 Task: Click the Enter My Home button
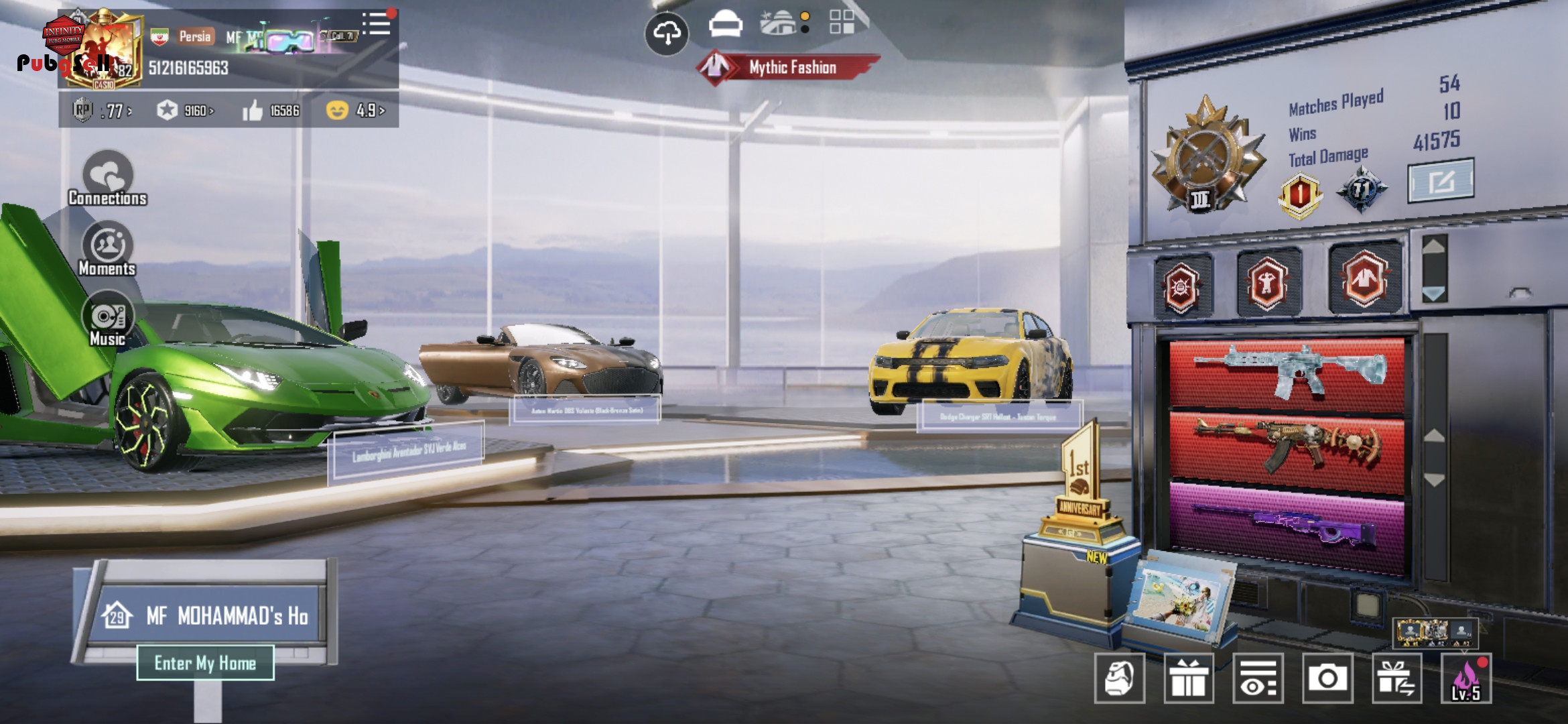tap(205, 662)
